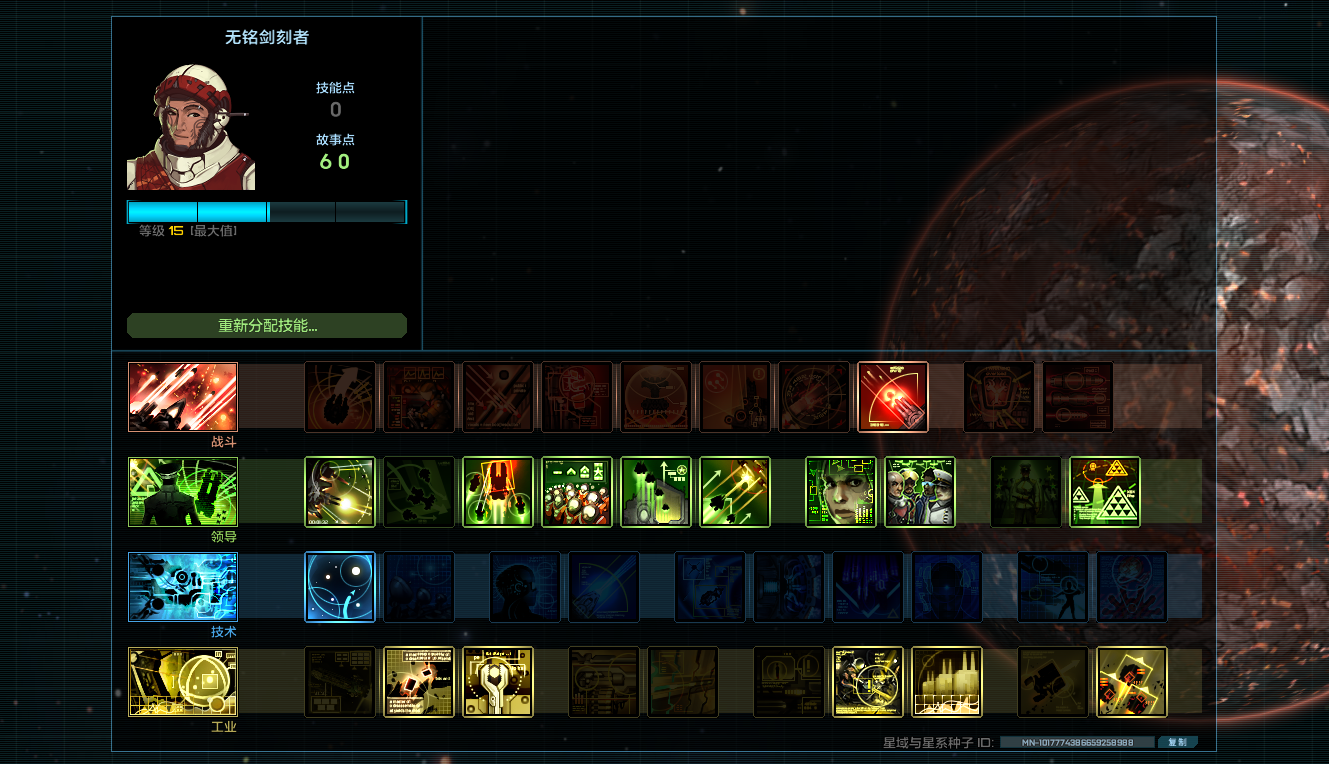Select the green ship with yellow flash skill

(x=340, y=492)
